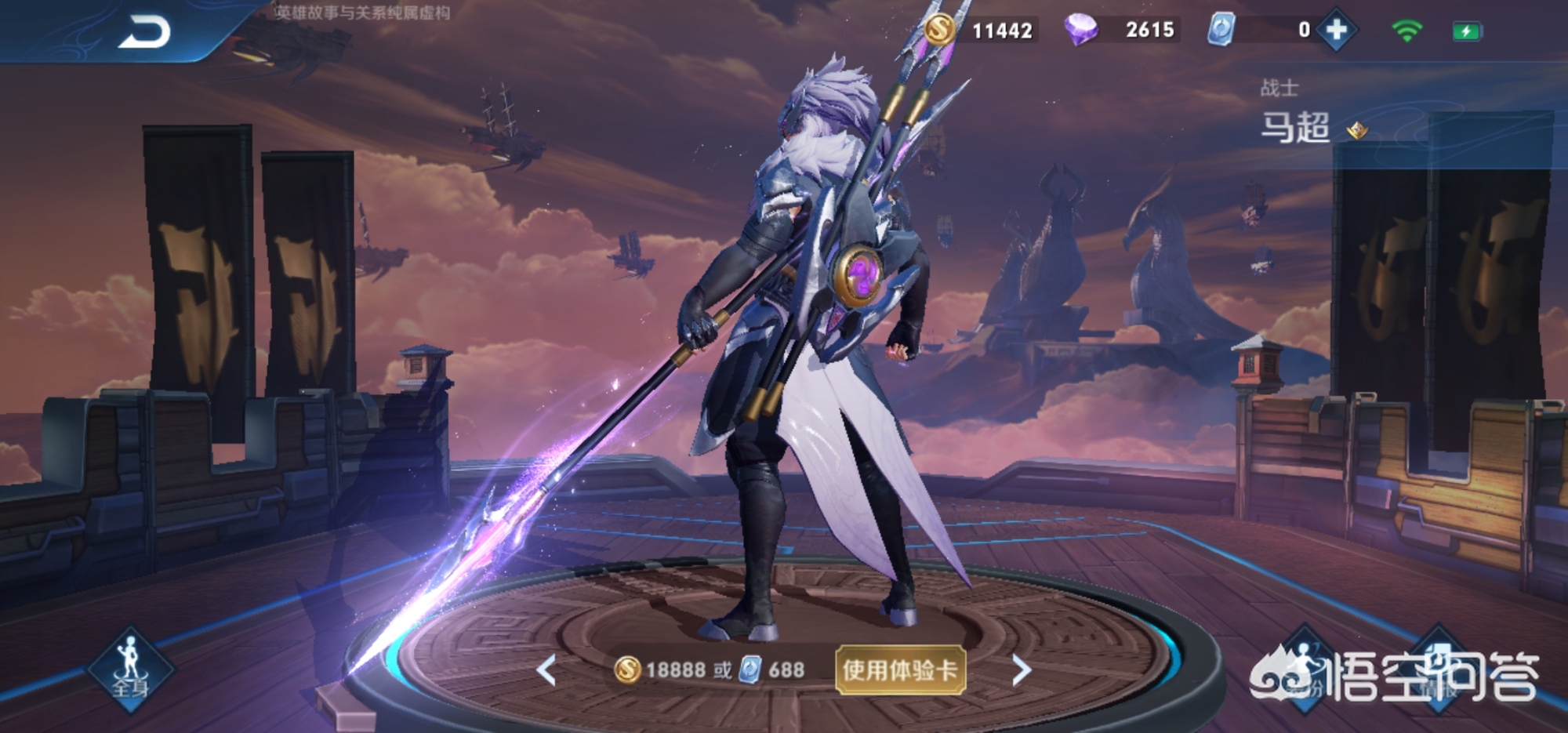This screenshot has height=733, width=1568.
Task: Show the next hero with right arrow
Action: tap(1021, 670)
